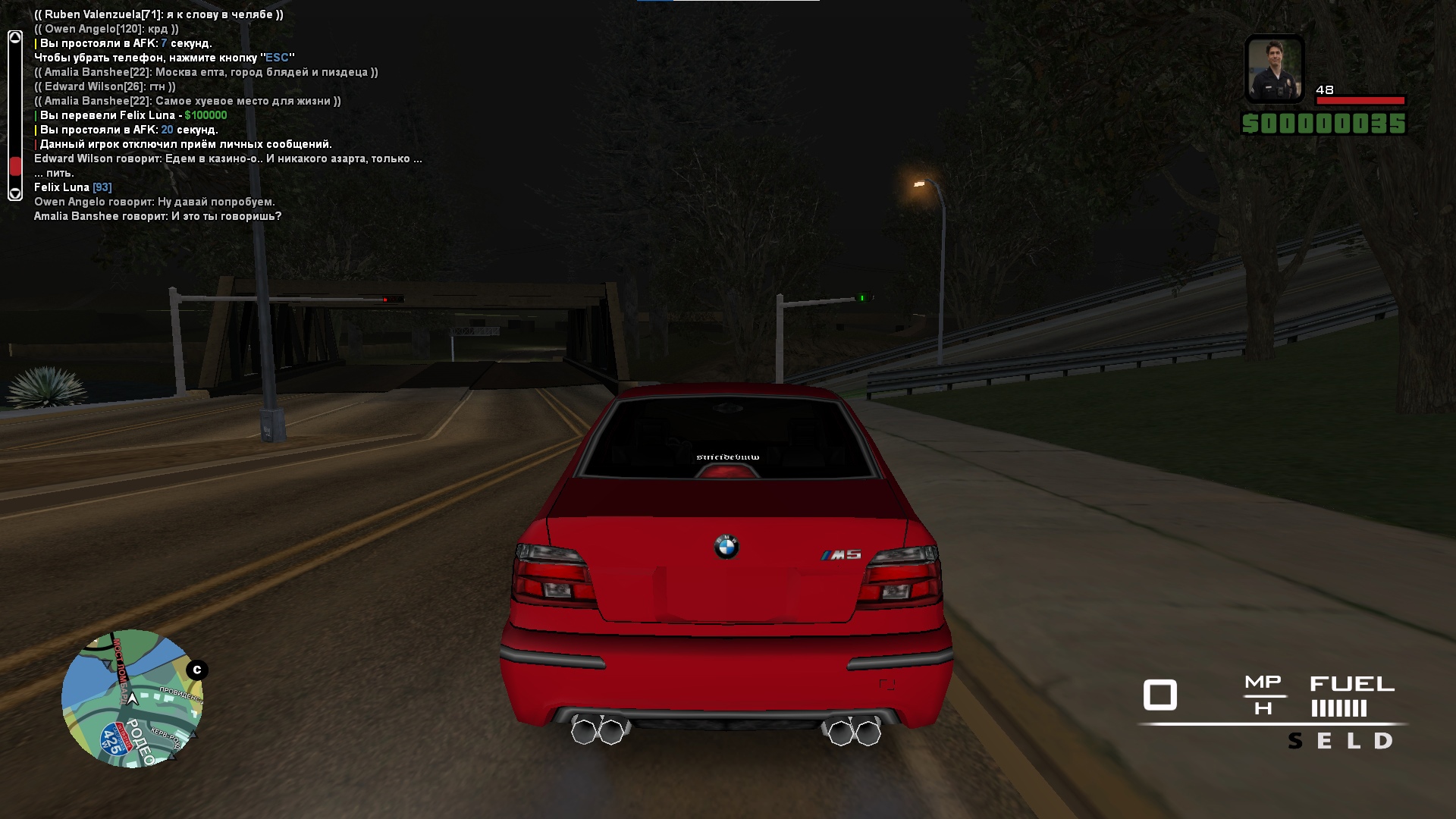Image resolution: width=1456 pixels, height=819 pixels.
Task: Select the black C marker on minimap
Action: pyautogui.click(x=197, y=670)
